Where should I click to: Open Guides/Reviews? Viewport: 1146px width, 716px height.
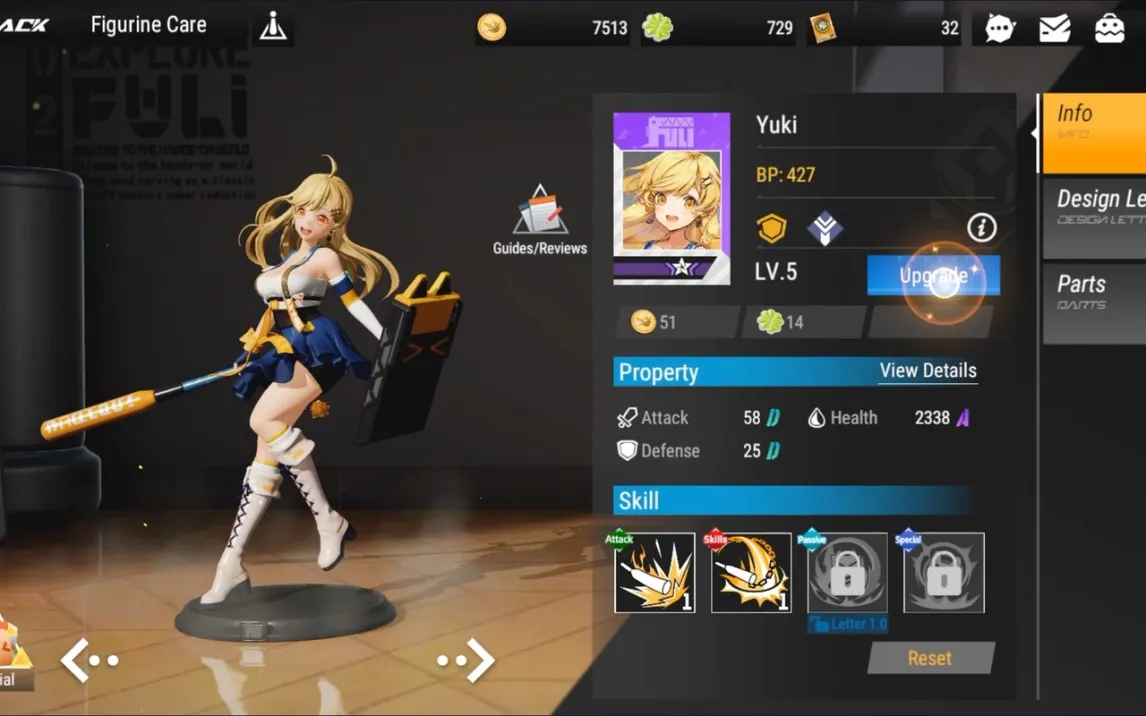(540, 221)
